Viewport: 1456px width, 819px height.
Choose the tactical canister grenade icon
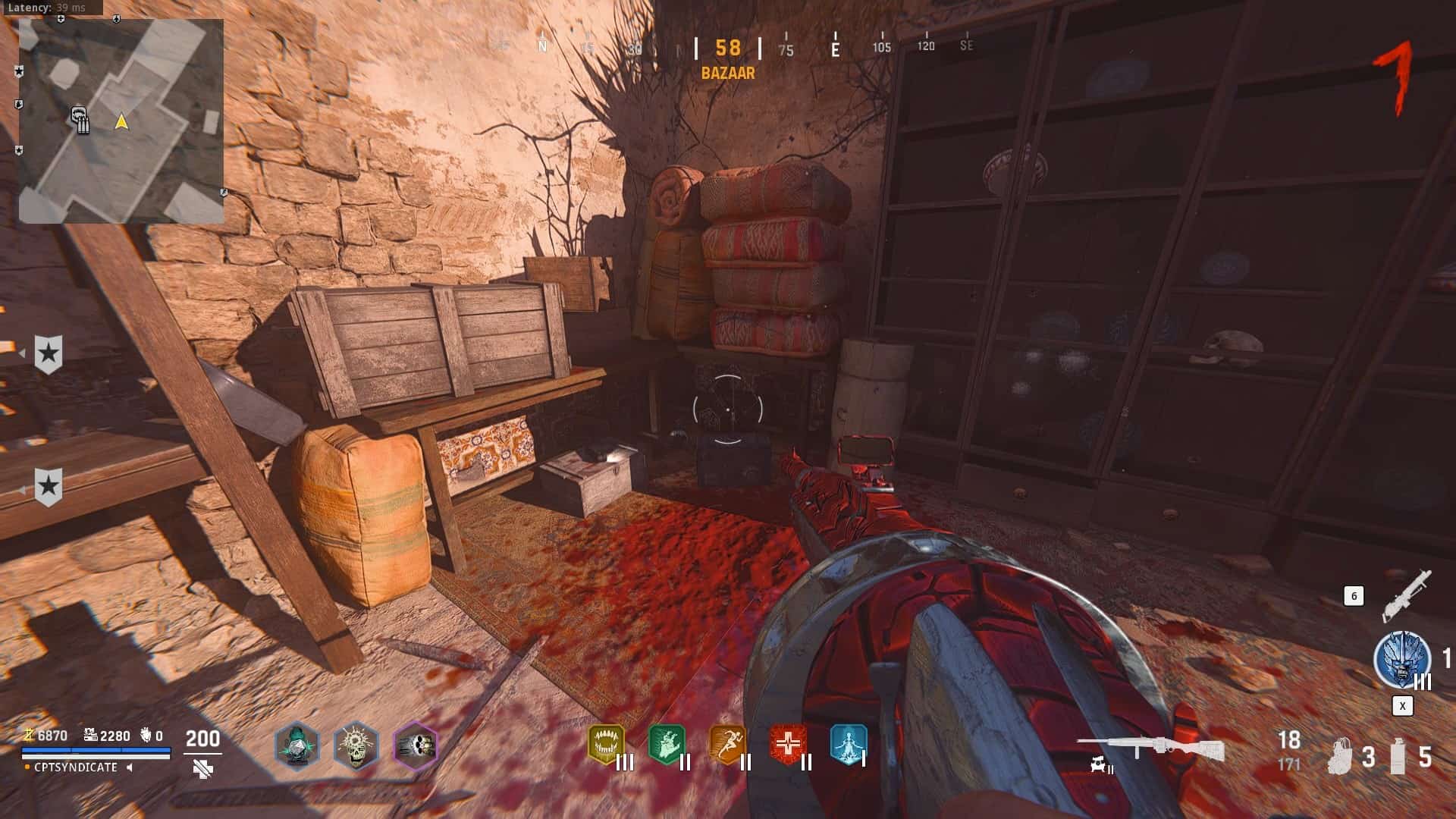click(1398, 755)
